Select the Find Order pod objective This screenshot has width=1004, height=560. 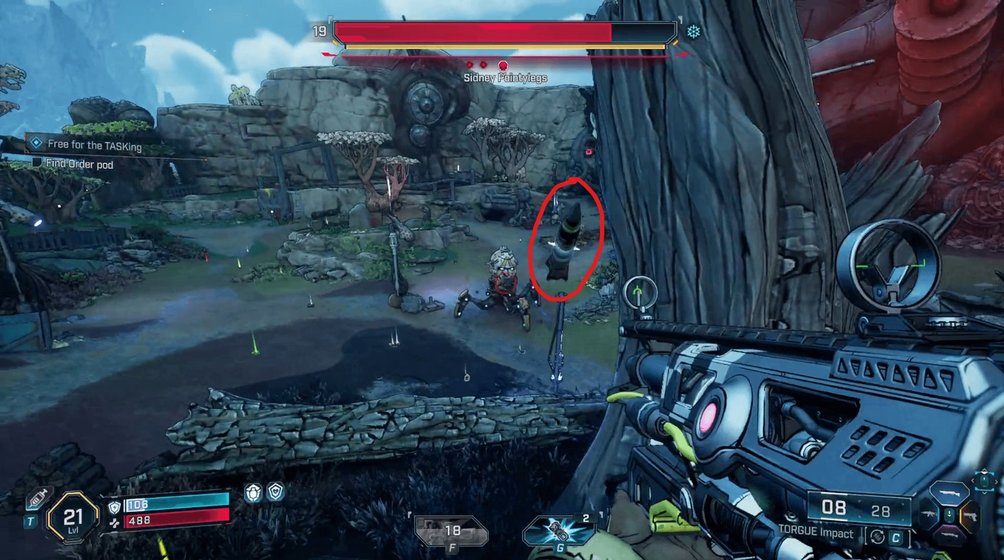point(76,163)
